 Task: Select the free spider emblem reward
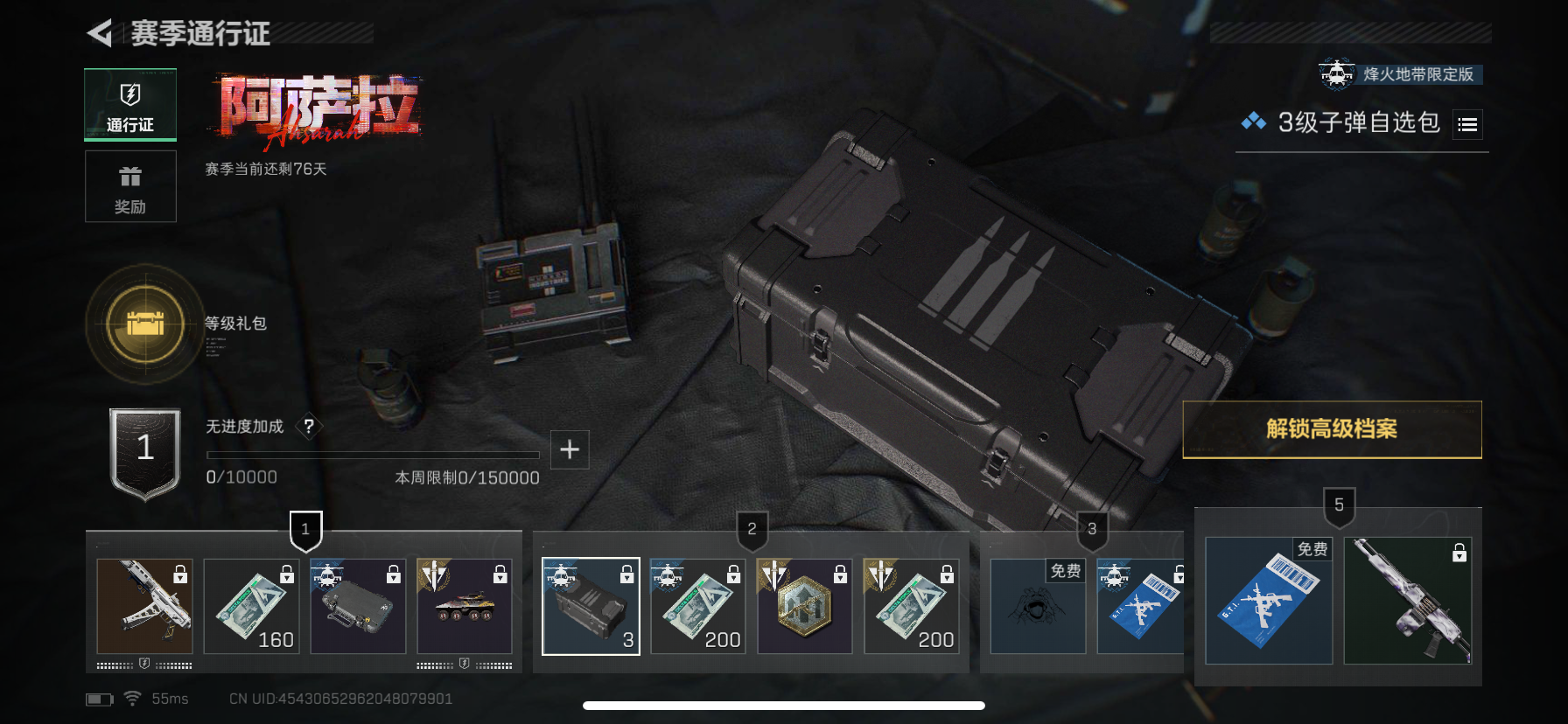click(x=1038, y=606)
